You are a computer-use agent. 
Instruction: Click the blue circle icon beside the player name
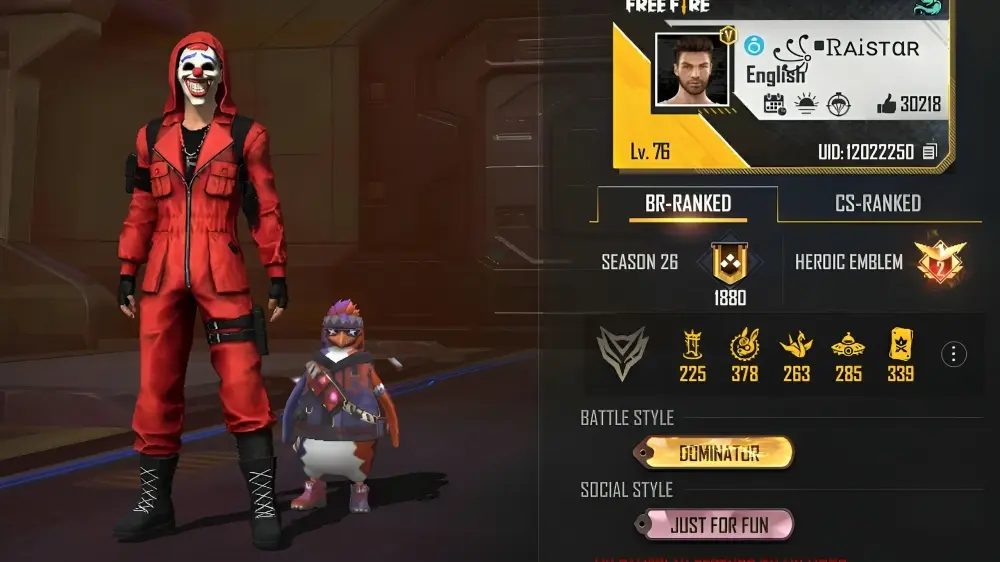[755, 45]
